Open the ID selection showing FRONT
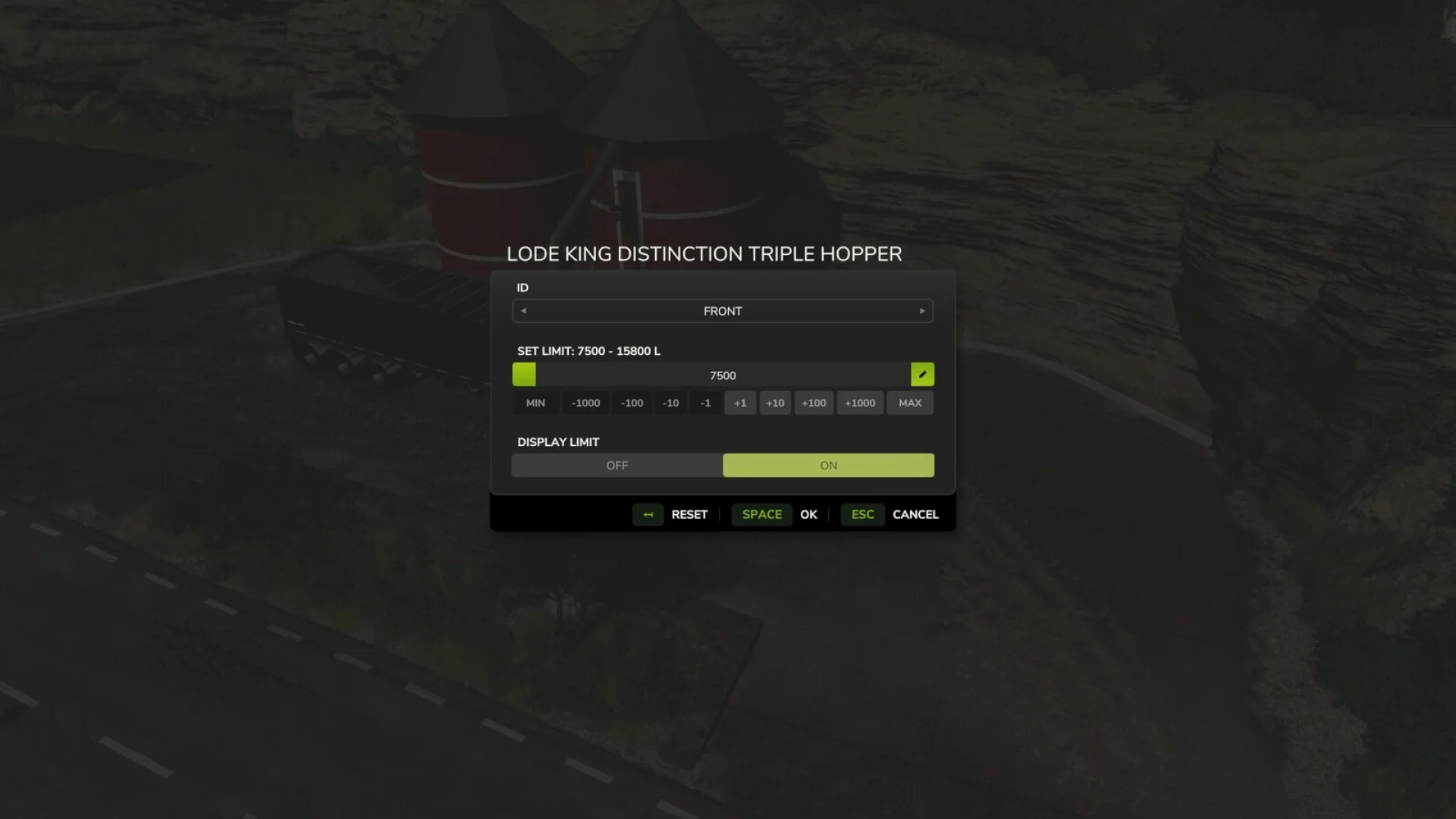The image size is (1456, 819). 723,311
